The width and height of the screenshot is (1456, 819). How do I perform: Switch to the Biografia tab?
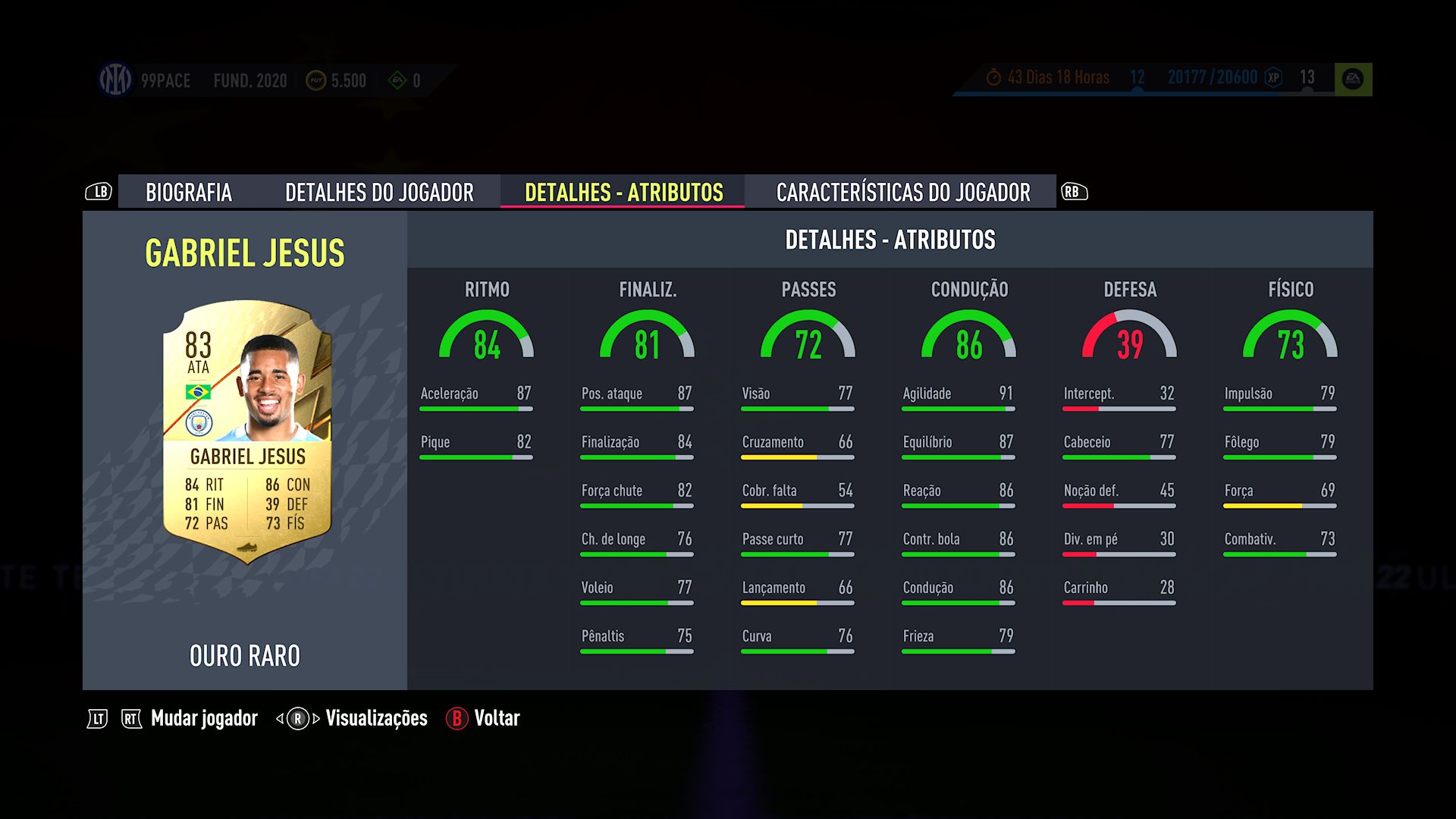190,193
